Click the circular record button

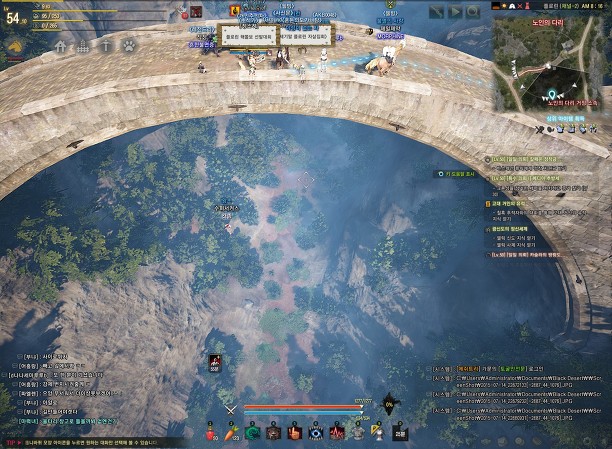click(x=473, y=12)
